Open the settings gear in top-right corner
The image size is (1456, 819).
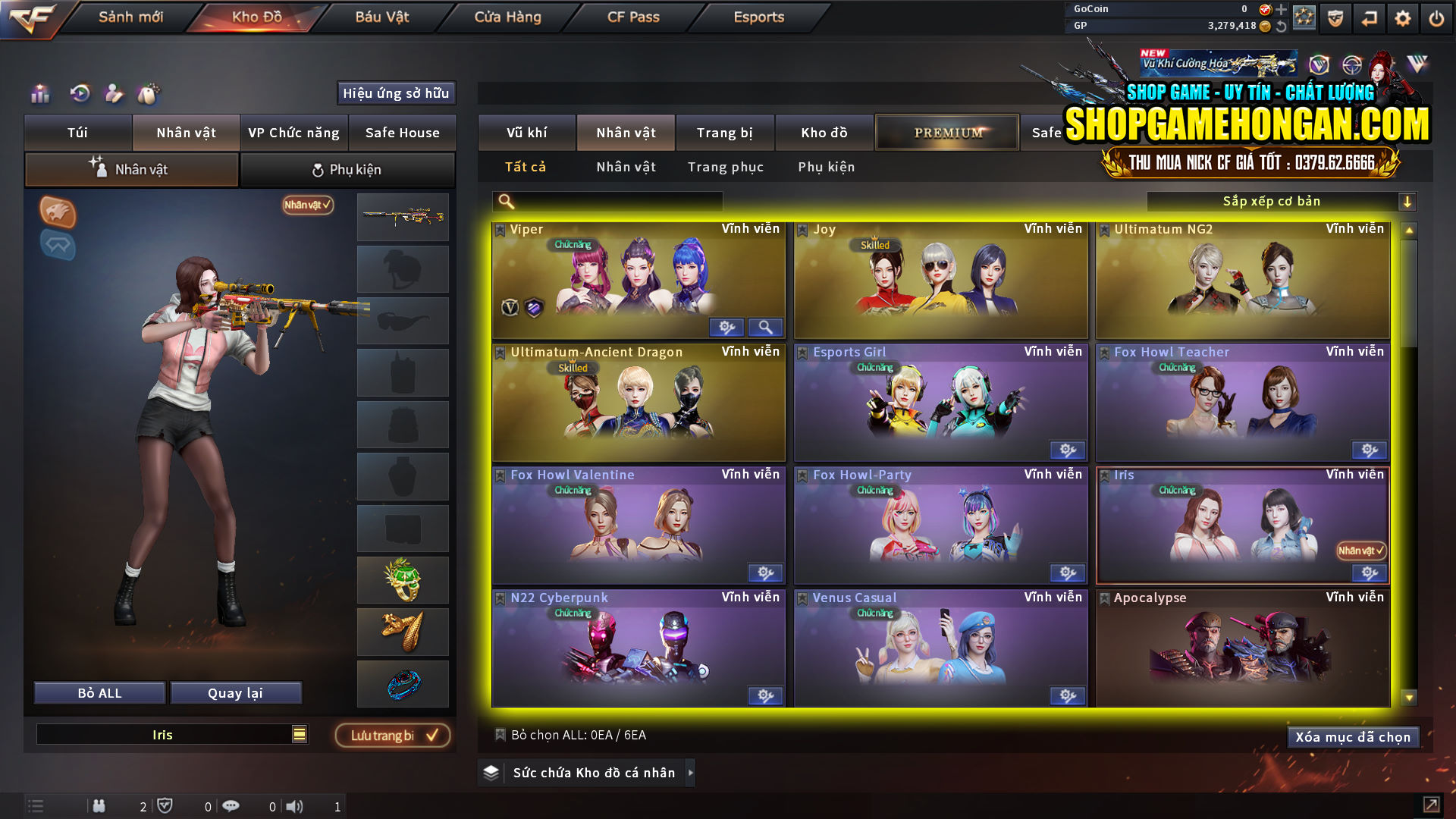[x=1402, y=17]
